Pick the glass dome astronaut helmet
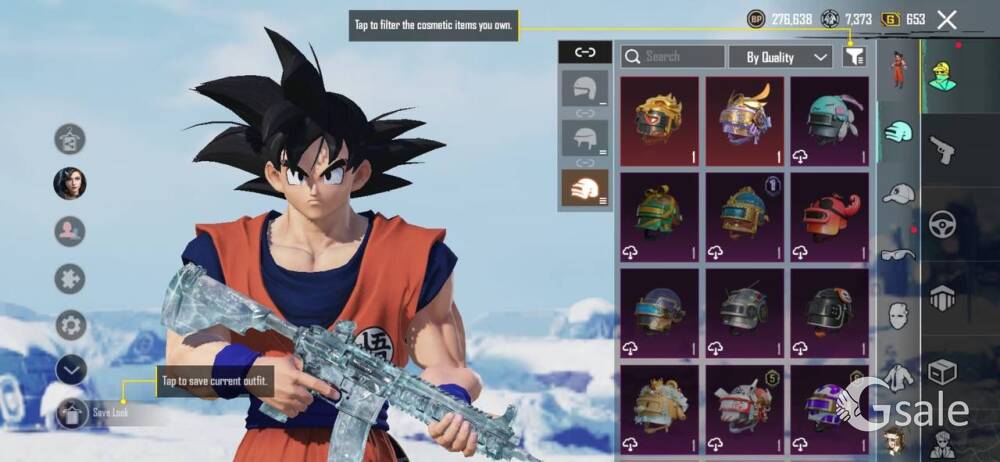This screenshot has height=462, width=1000. coord(660,310)
